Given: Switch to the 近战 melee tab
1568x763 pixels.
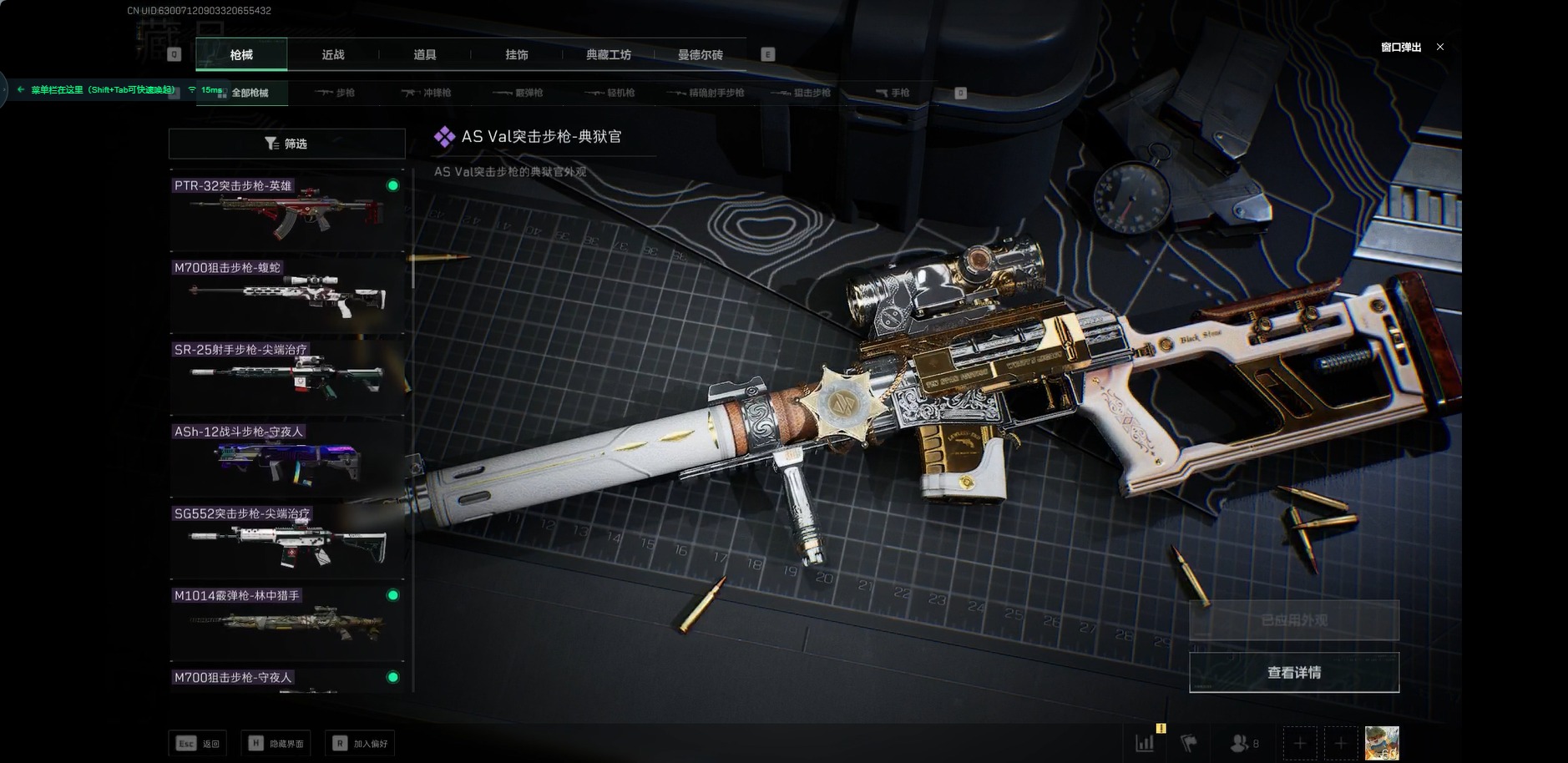Looking at the screenshot, I should [333, 55].
